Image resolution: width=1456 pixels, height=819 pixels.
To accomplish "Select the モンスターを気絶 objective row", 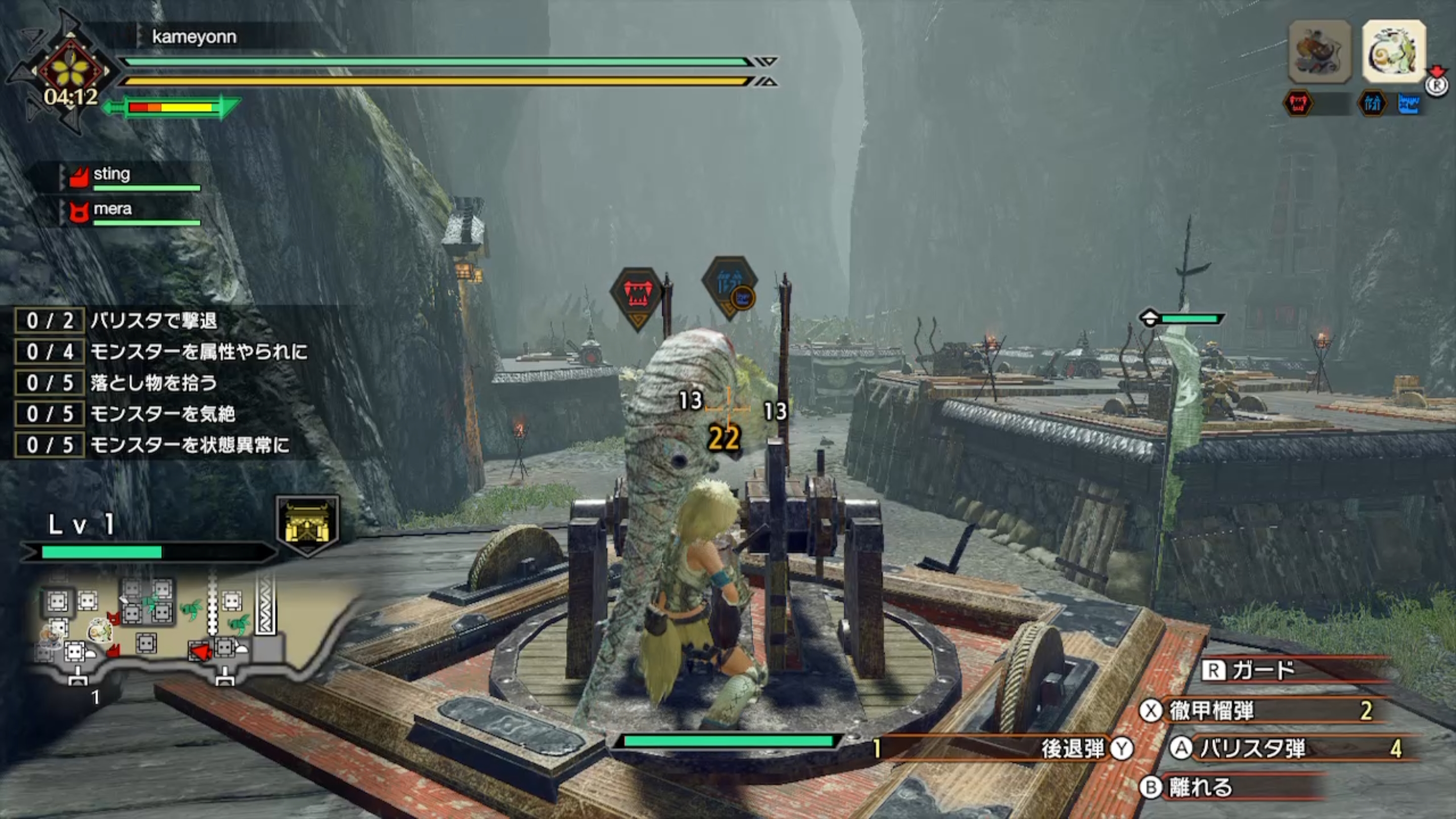I will 162,415.
